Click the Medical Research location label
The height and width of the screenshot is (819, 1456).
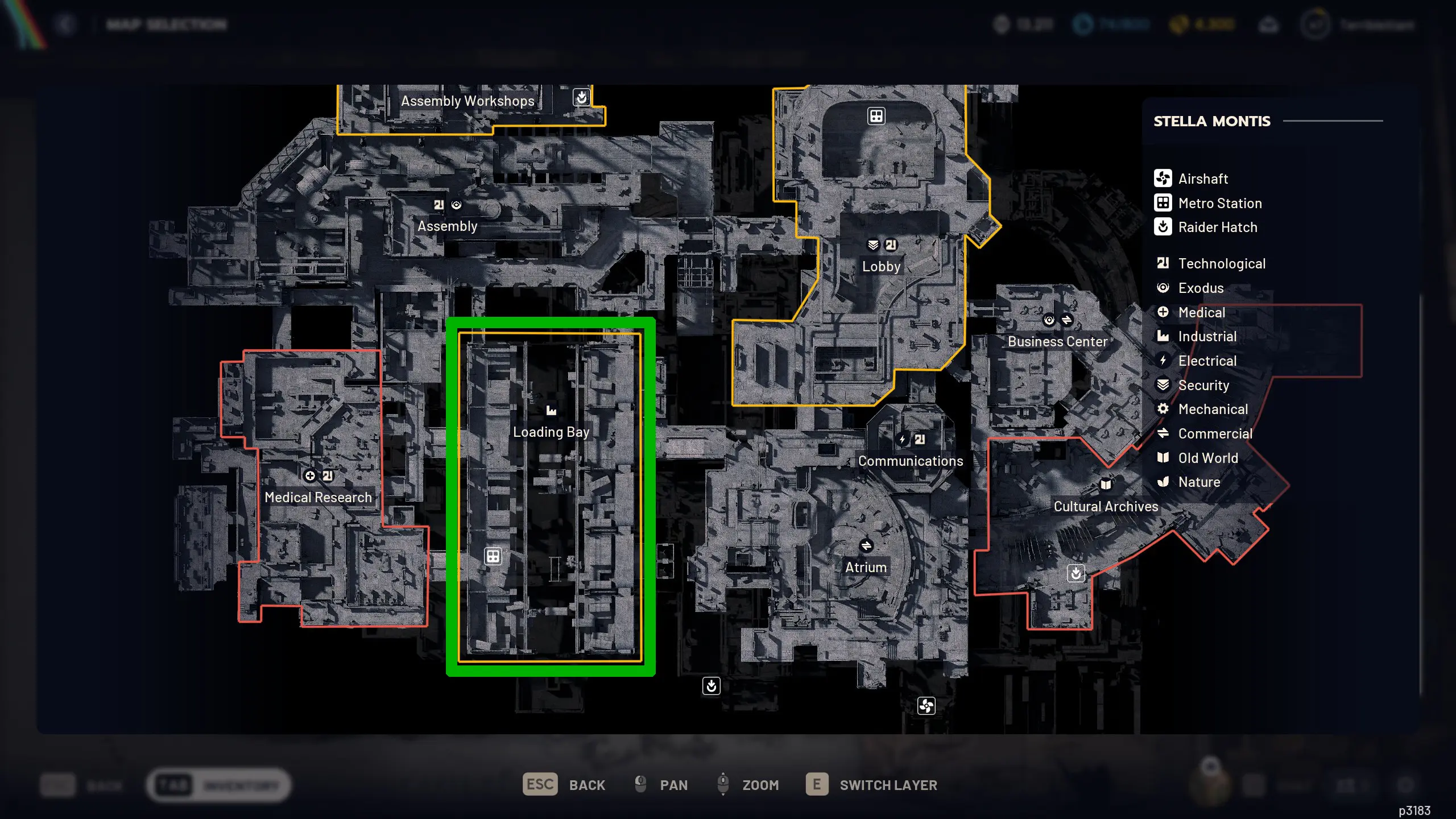[x=318, y=498]
